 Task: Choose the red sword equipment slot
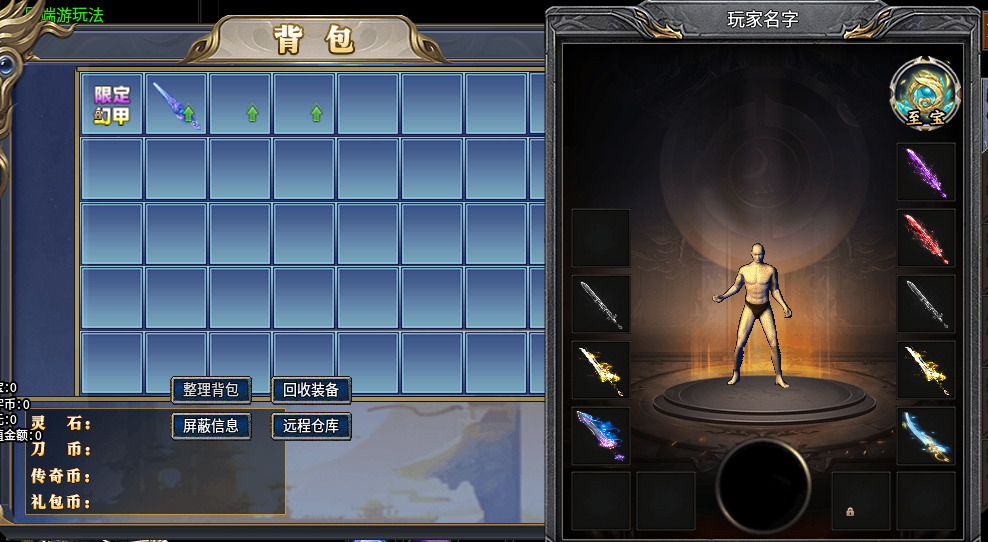pos(926,238)
